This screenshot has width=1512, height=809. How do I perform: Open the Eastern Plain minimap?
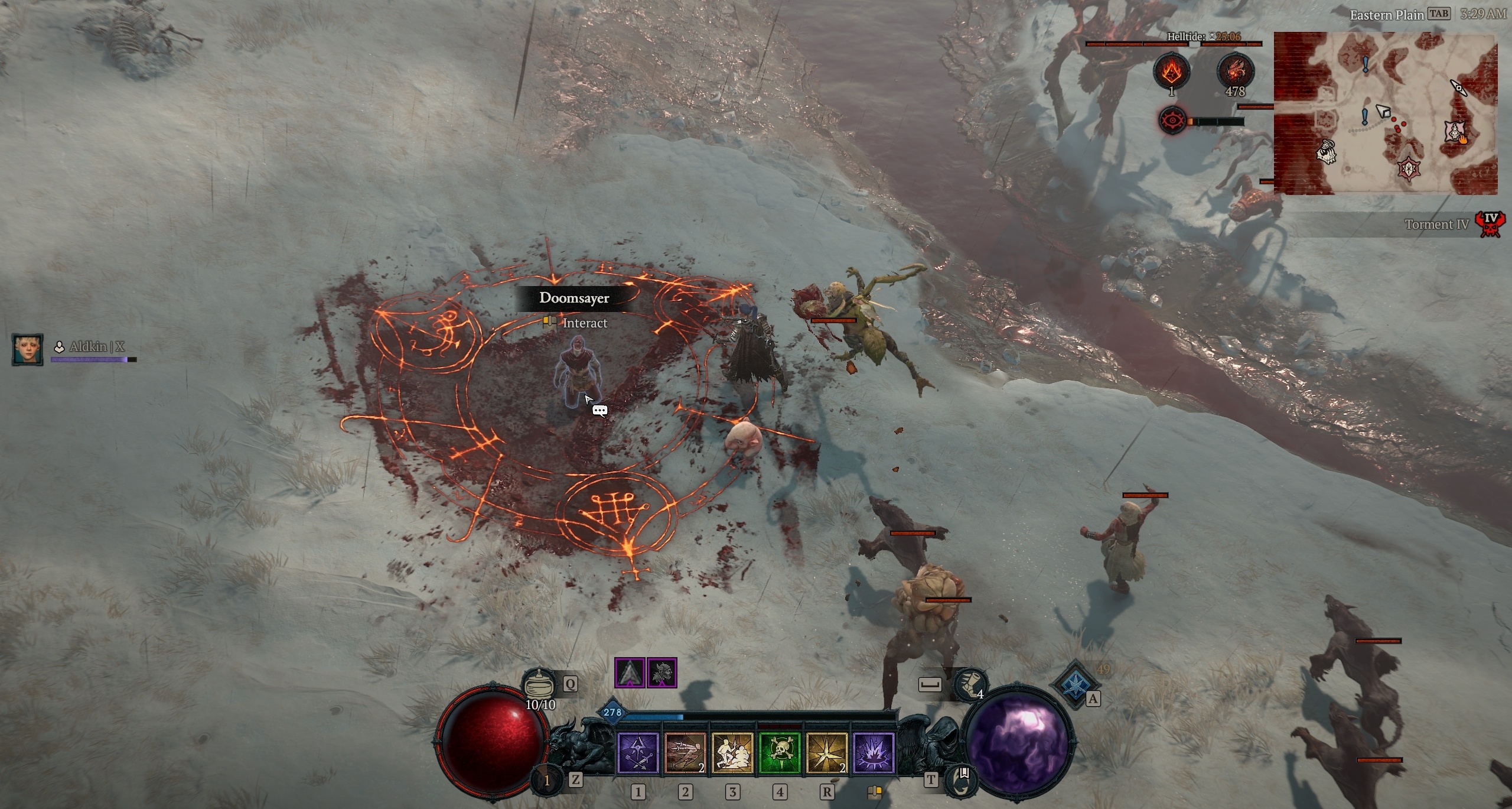(1385, 113)
